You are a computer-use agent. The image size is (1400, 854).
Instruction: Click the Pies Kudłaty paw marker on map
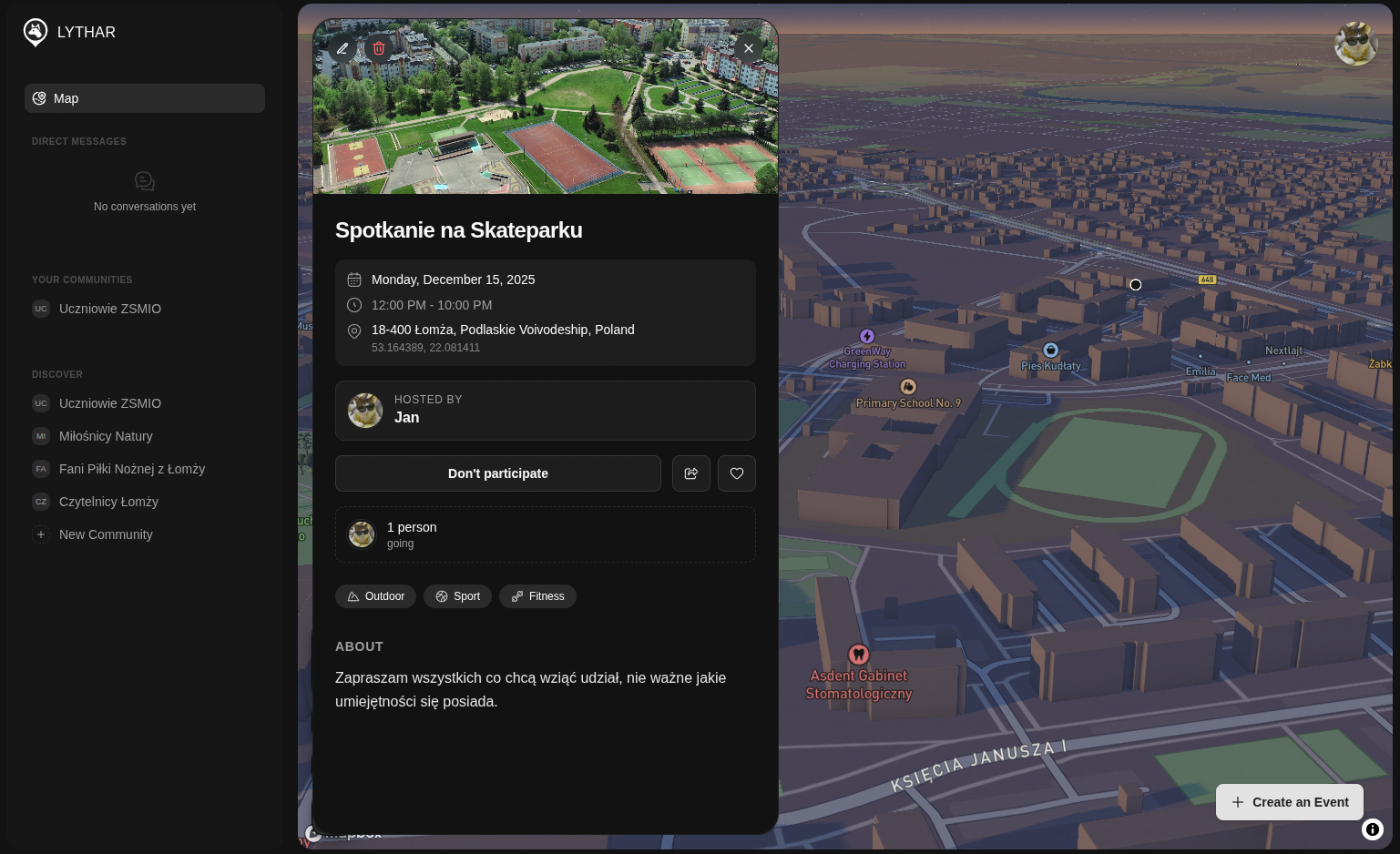point(1051,351)
